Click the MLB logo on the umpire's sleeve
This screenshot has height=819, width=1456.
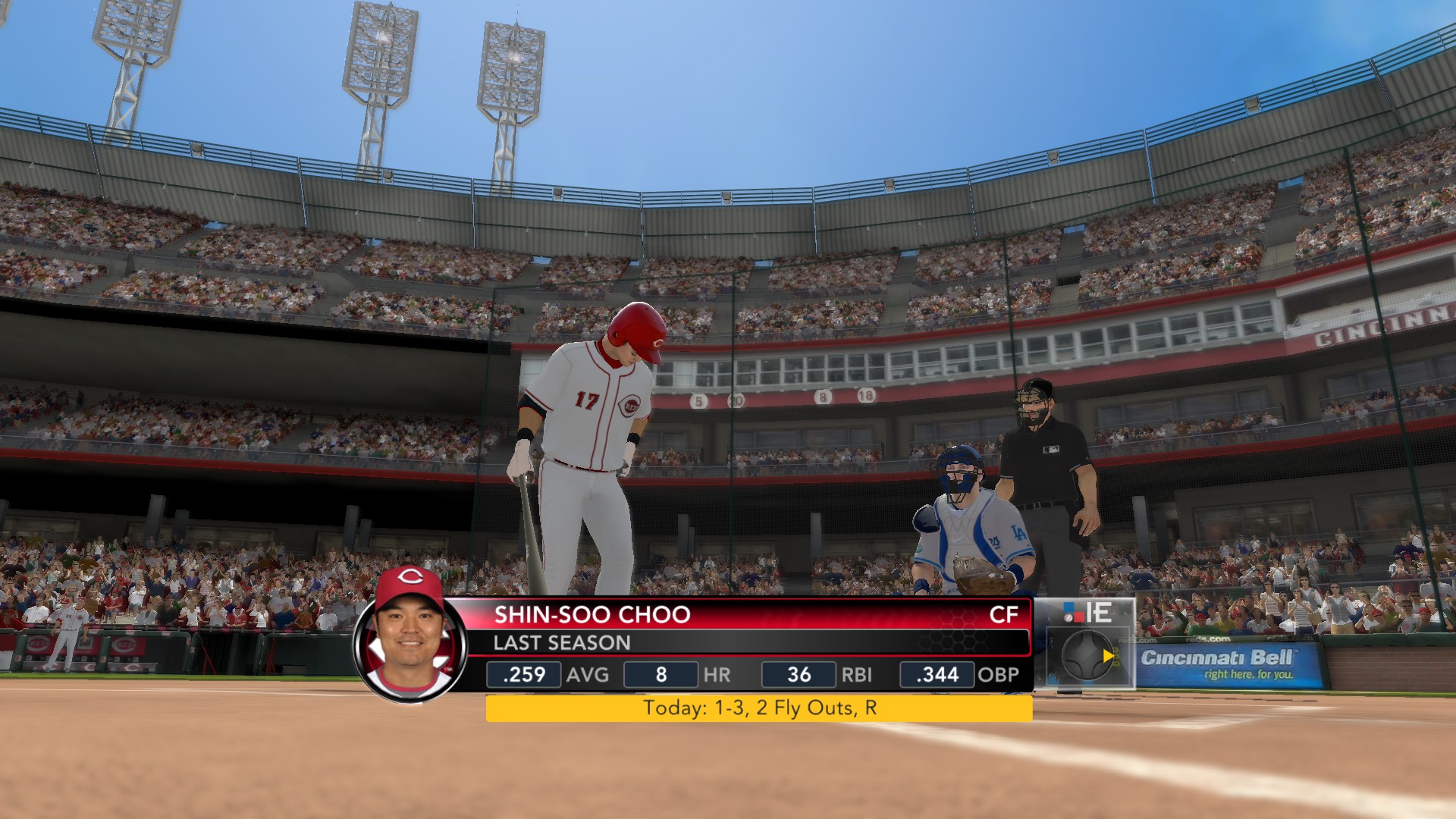tap(1053, 449)
